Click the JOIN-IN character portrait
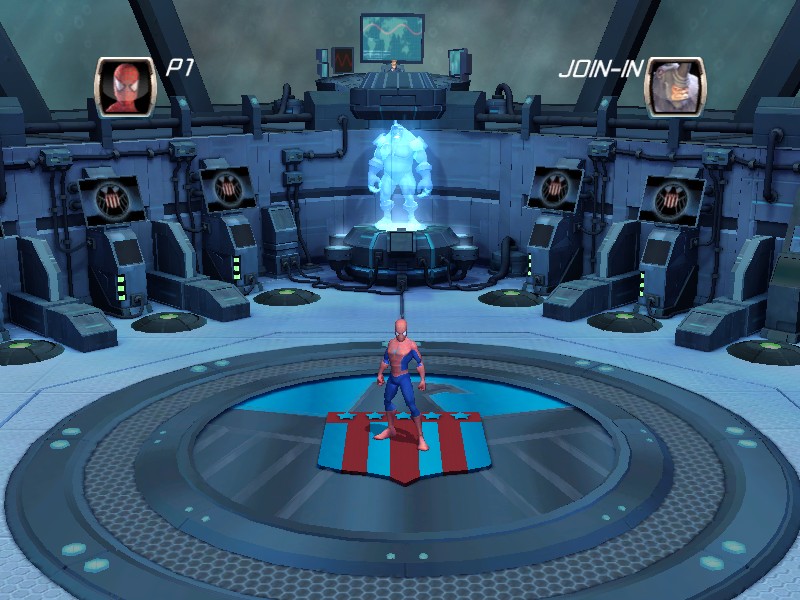800x600 pixels. [674, 87]
